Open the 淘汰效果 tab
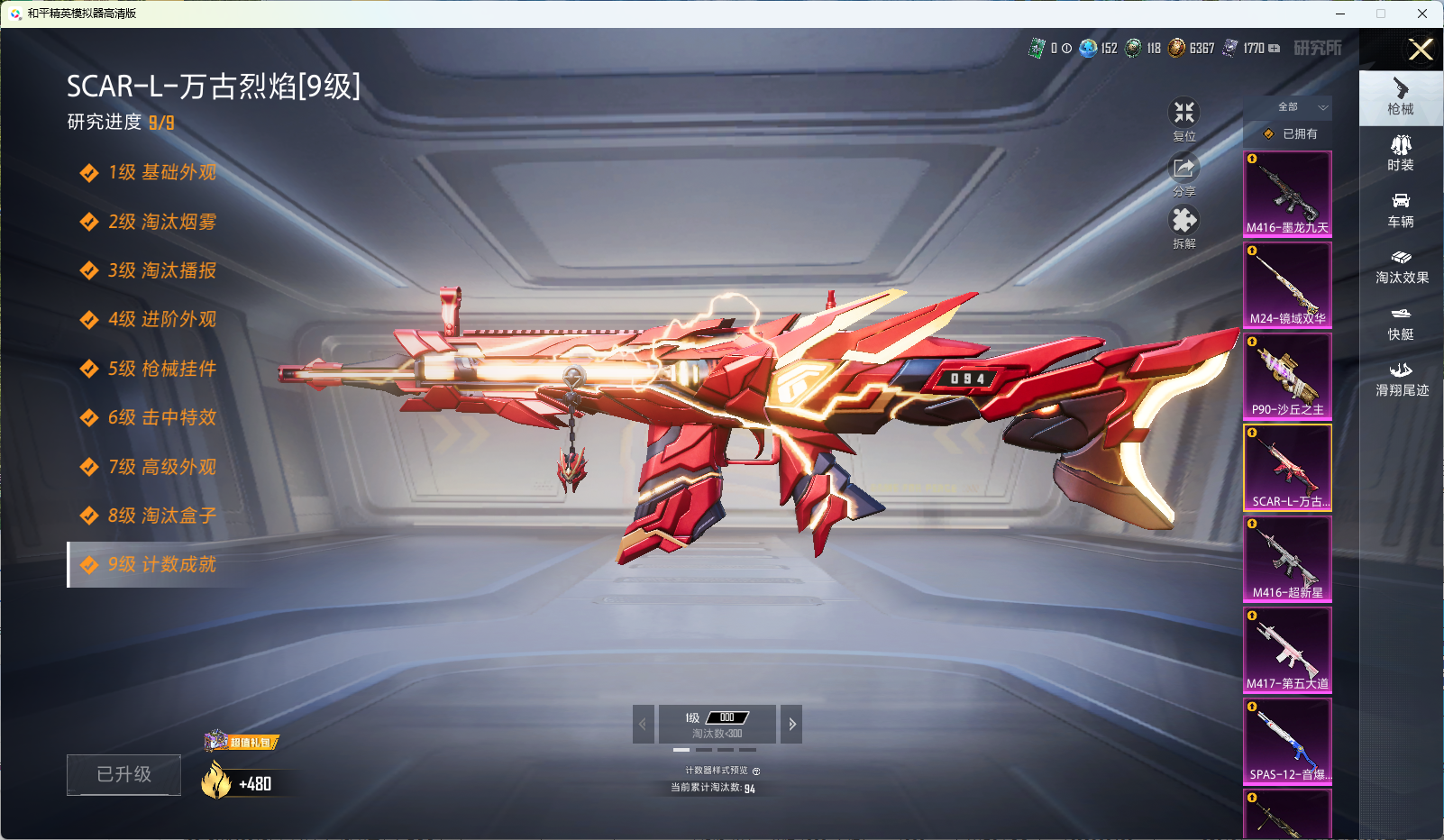 point(1401,267)
